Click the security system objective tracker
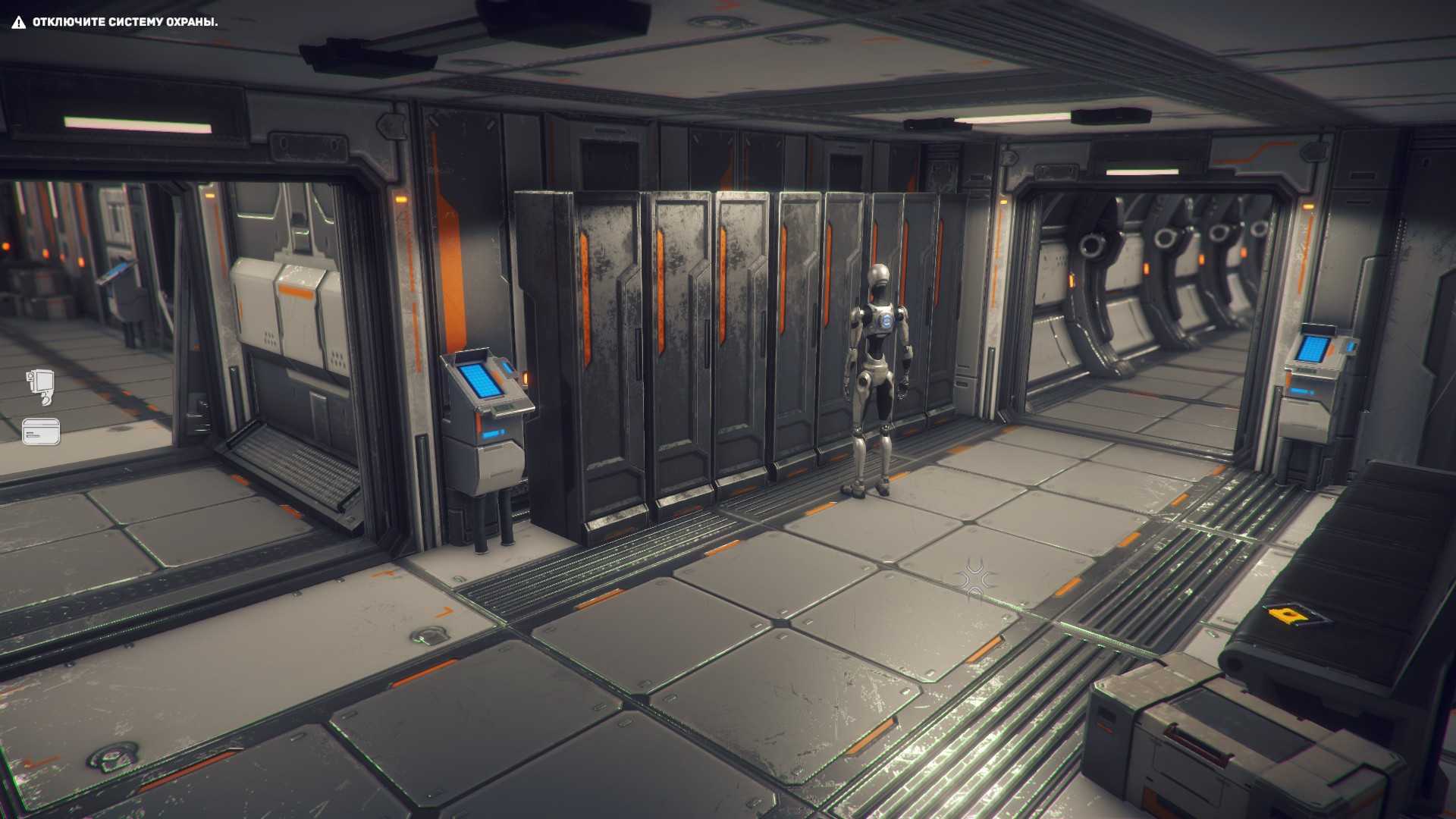This screenshot has width=1456, height=819. point(115,22)
